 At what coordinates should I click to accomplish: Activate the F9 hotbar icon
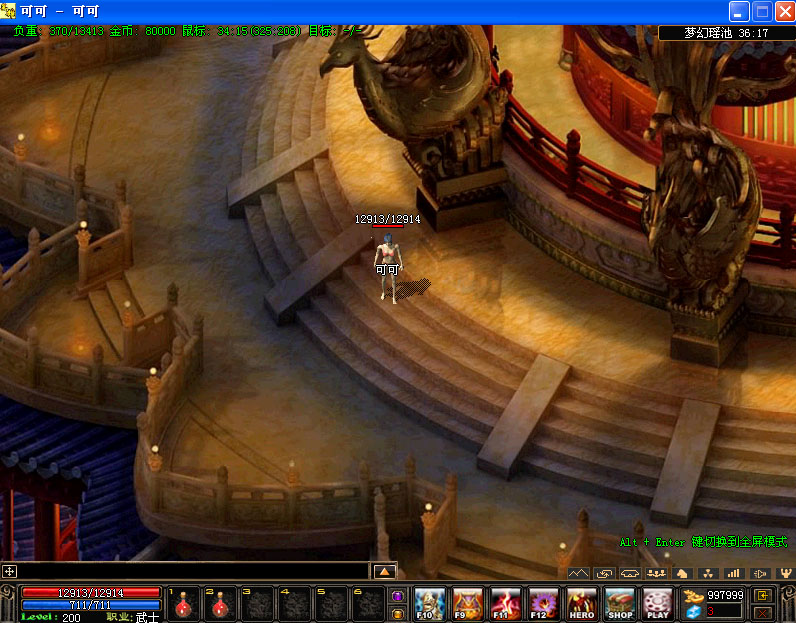coord(468,604)
